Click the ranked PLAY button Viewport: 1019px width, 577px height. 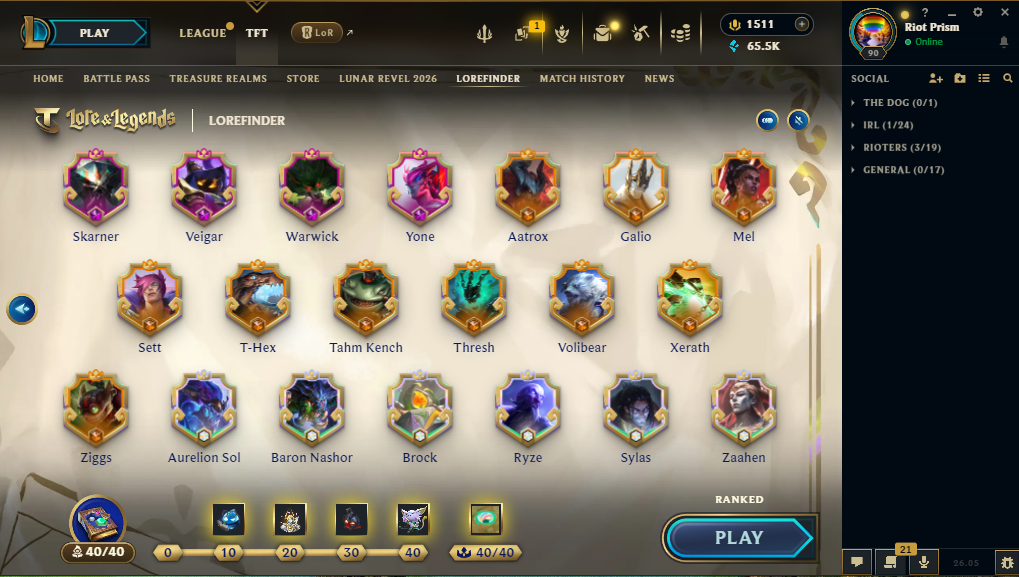pyautogui.click(x=739, y=538)
